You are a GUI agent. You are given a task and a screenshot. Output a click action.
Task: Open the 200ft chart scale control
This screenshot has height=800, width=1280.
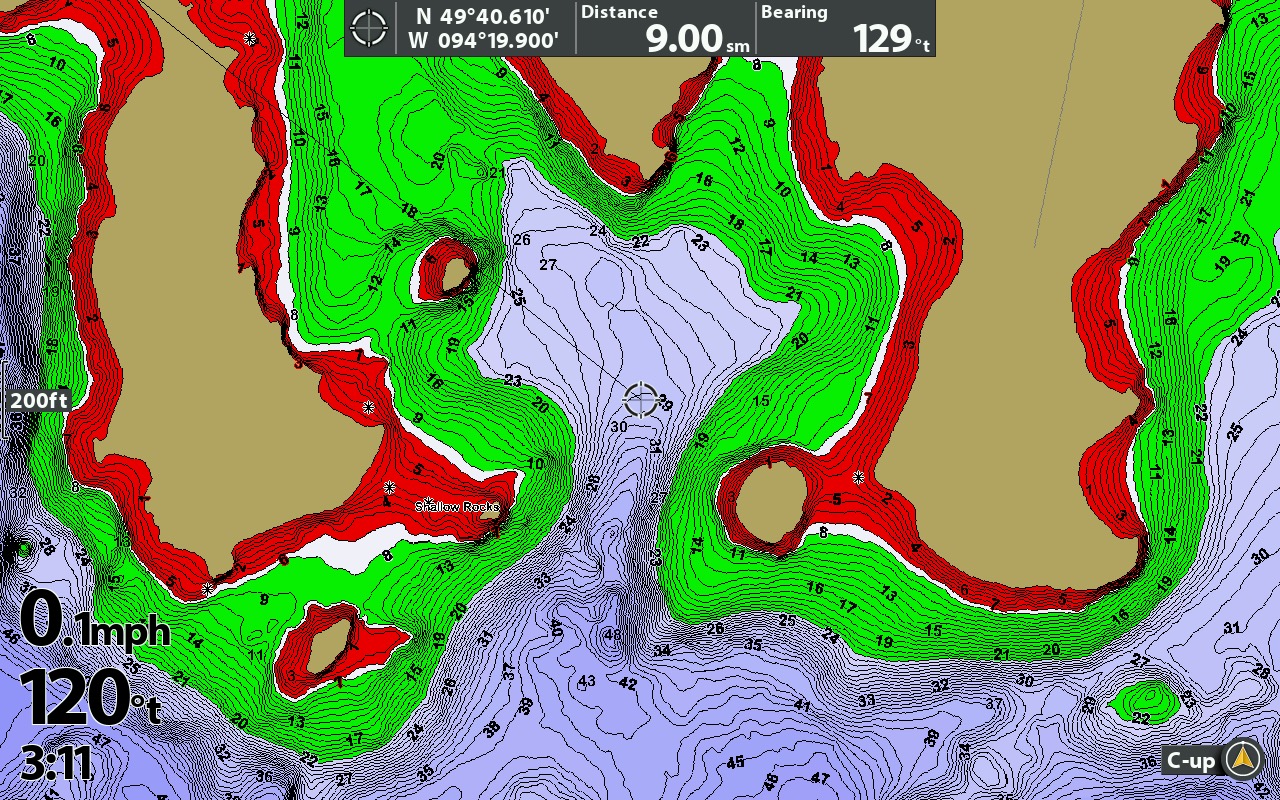click(x=37, y=401)
